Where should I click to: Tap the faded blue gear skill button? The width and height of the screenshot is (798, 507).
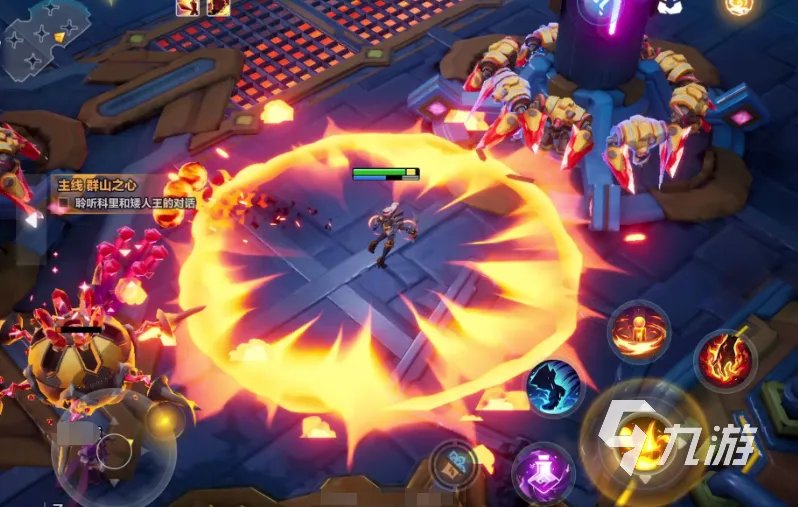coord(453,464)
